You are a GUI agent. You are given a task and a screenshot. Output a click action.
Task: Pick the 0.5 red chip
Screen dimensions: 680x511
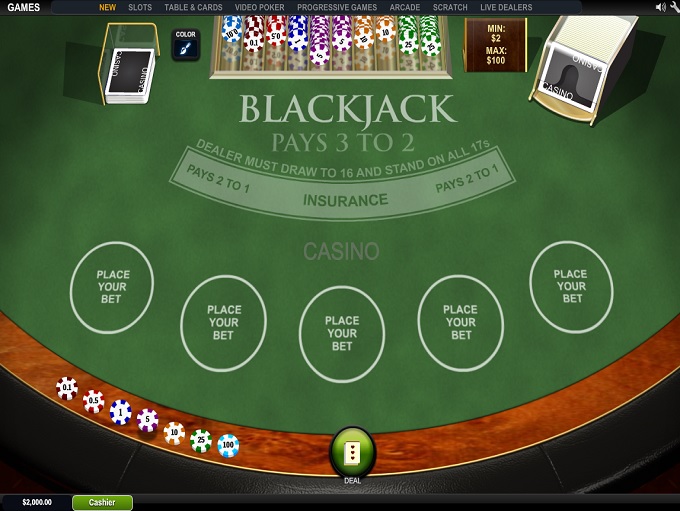(94, 401)
